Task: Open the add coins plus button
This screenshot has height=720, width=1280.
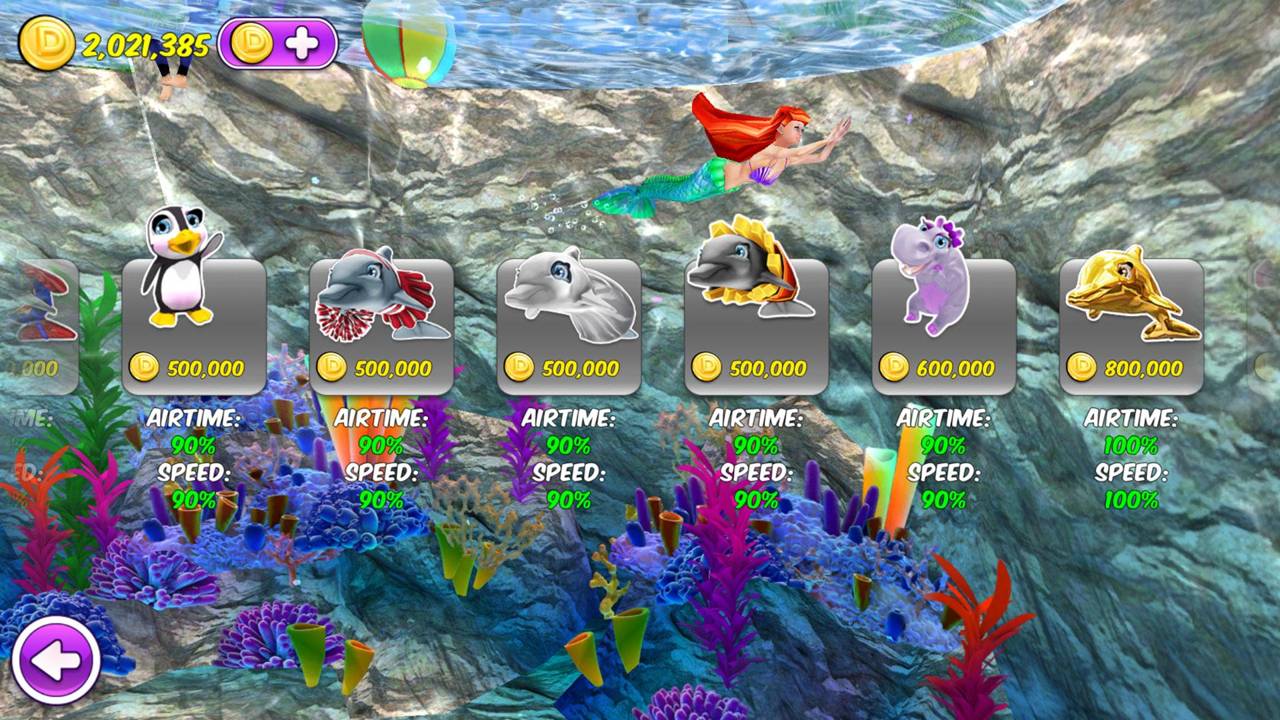Action: coord(278,43)
